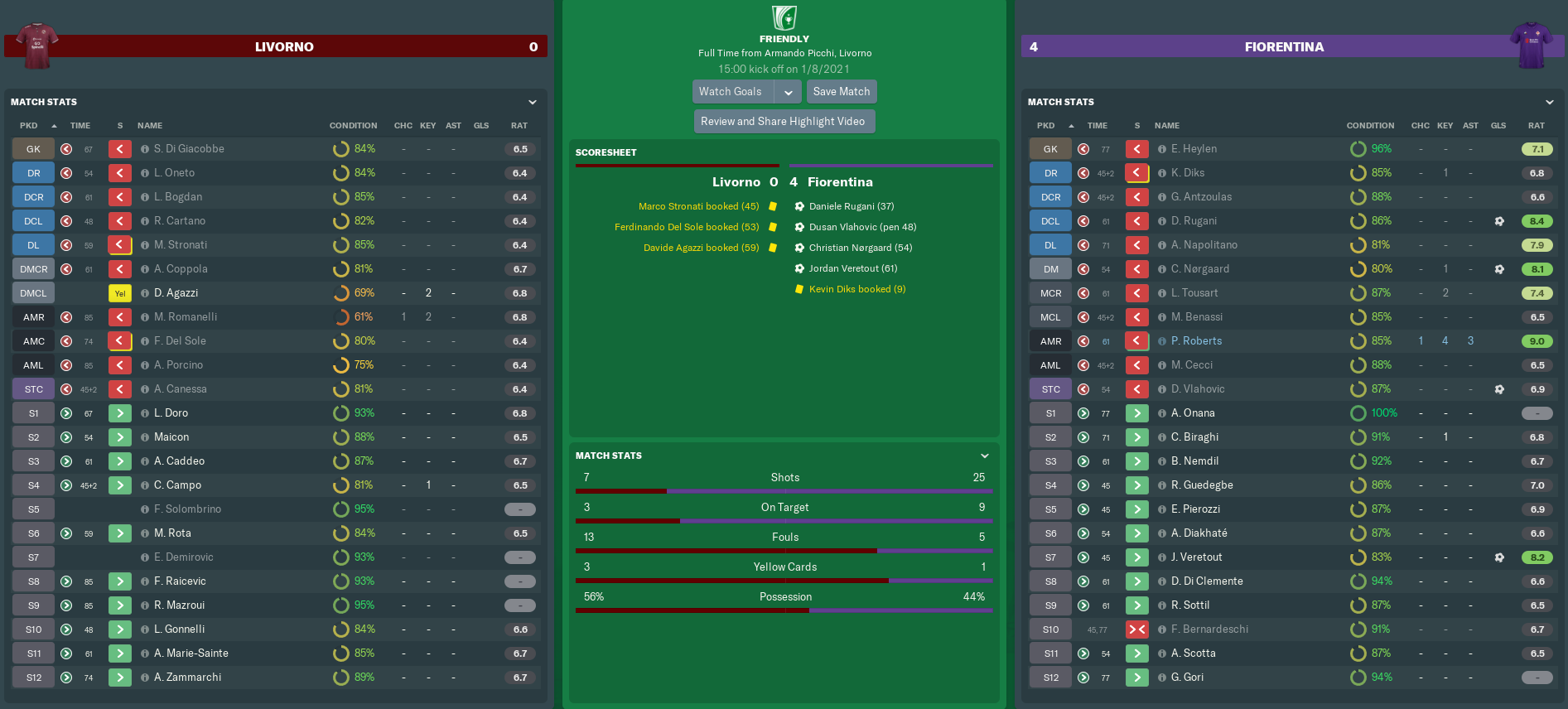Save the match with Save Match
Viewport: 1568px width, 709px height.
coord(841,92)
